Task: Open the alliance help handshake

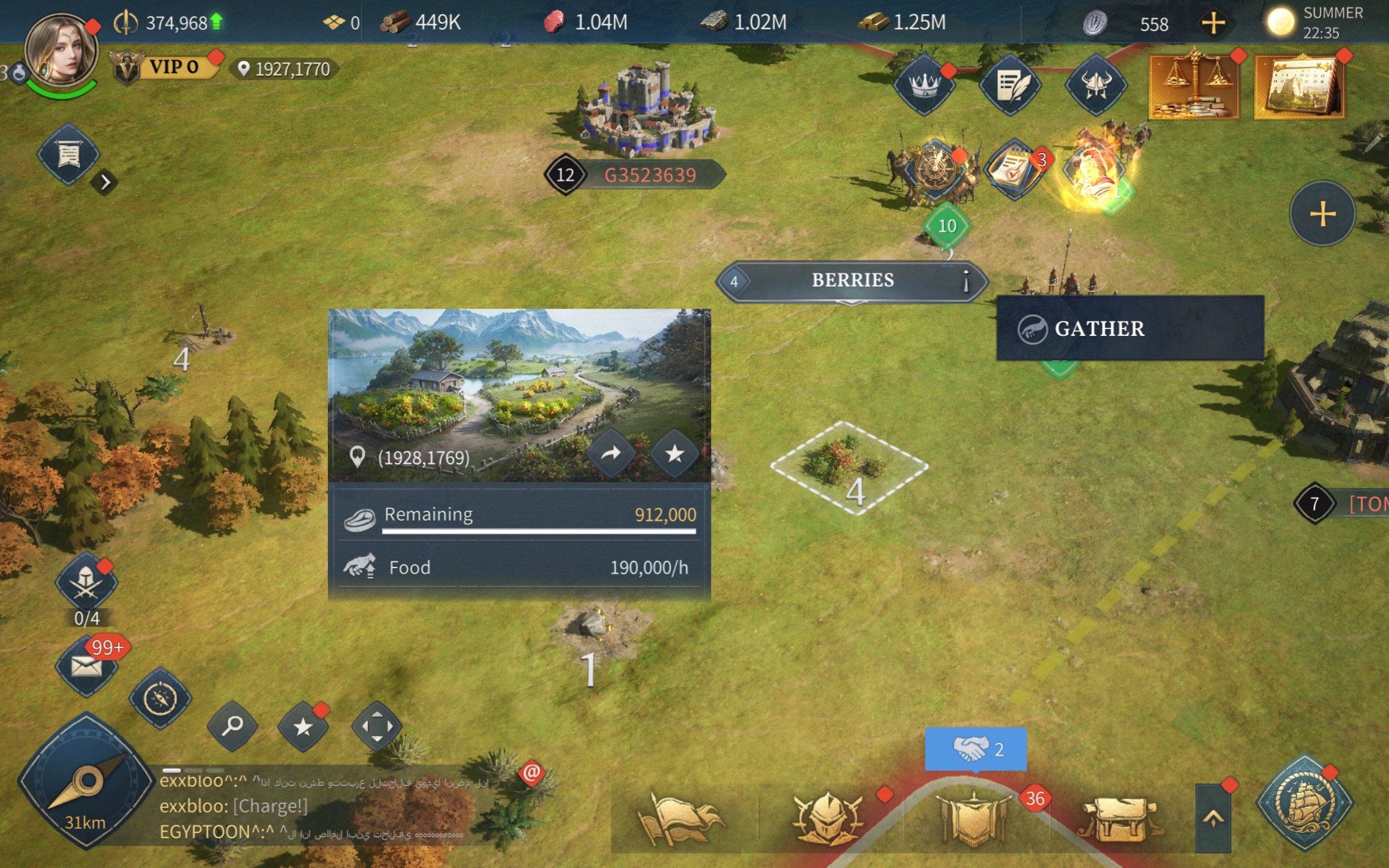Action: (975, 749)
